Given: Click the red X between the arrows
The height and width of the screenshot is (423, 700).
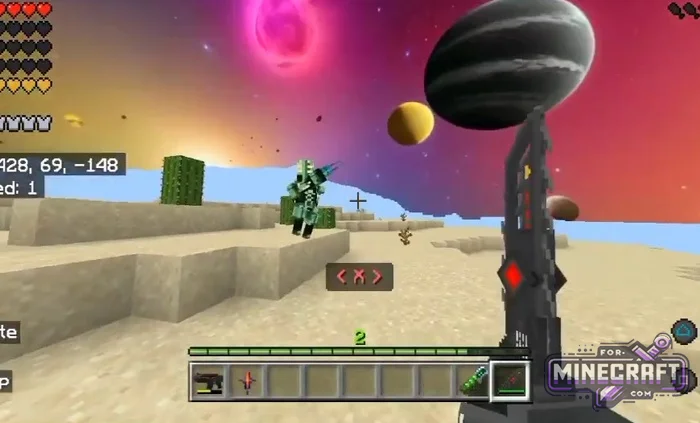Looking at the screenshot, I should click(359, 277).
